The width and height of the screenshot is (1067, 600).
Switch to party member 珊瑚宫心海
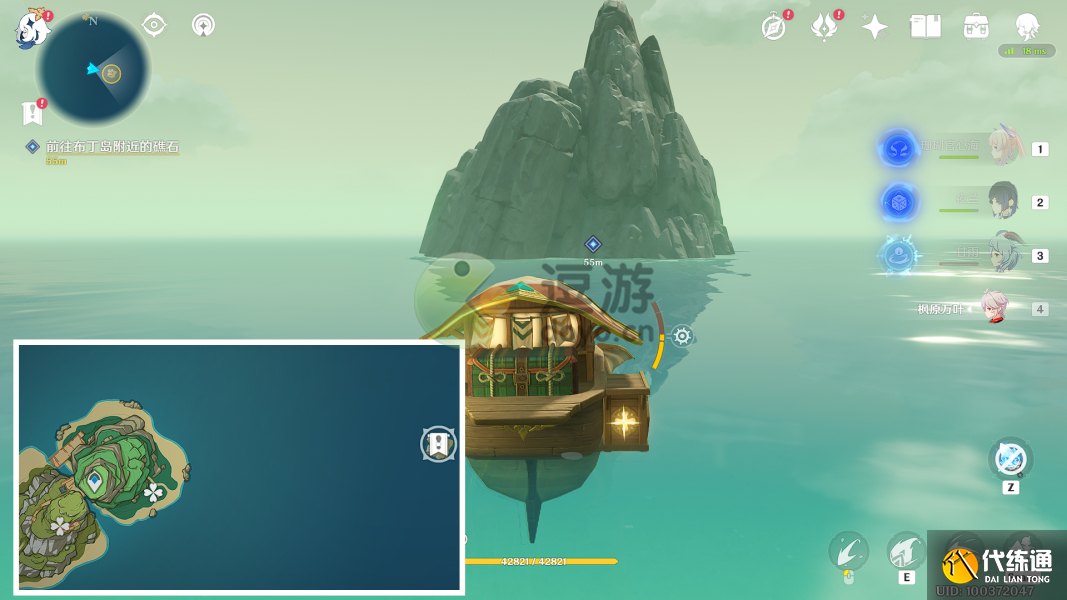[1001, 148]
